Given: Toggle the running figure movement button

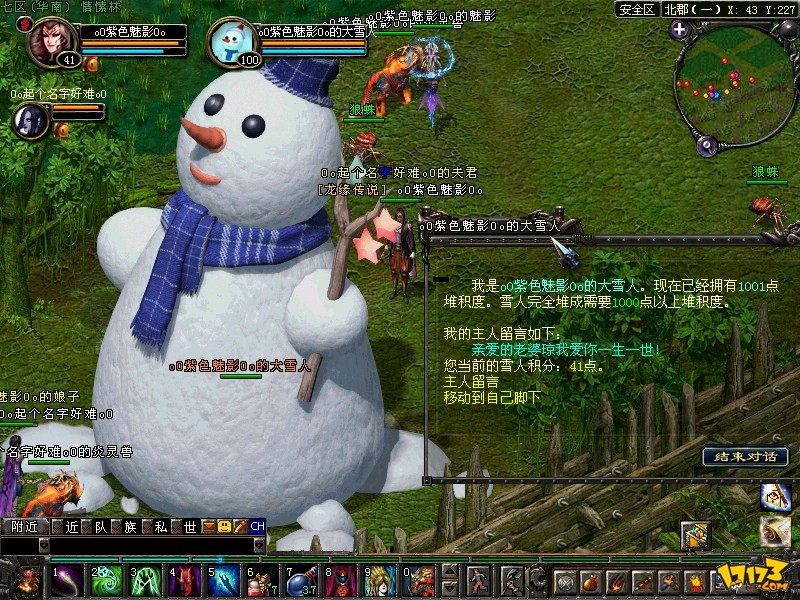Looking at the screenshot, I should 480,580.
